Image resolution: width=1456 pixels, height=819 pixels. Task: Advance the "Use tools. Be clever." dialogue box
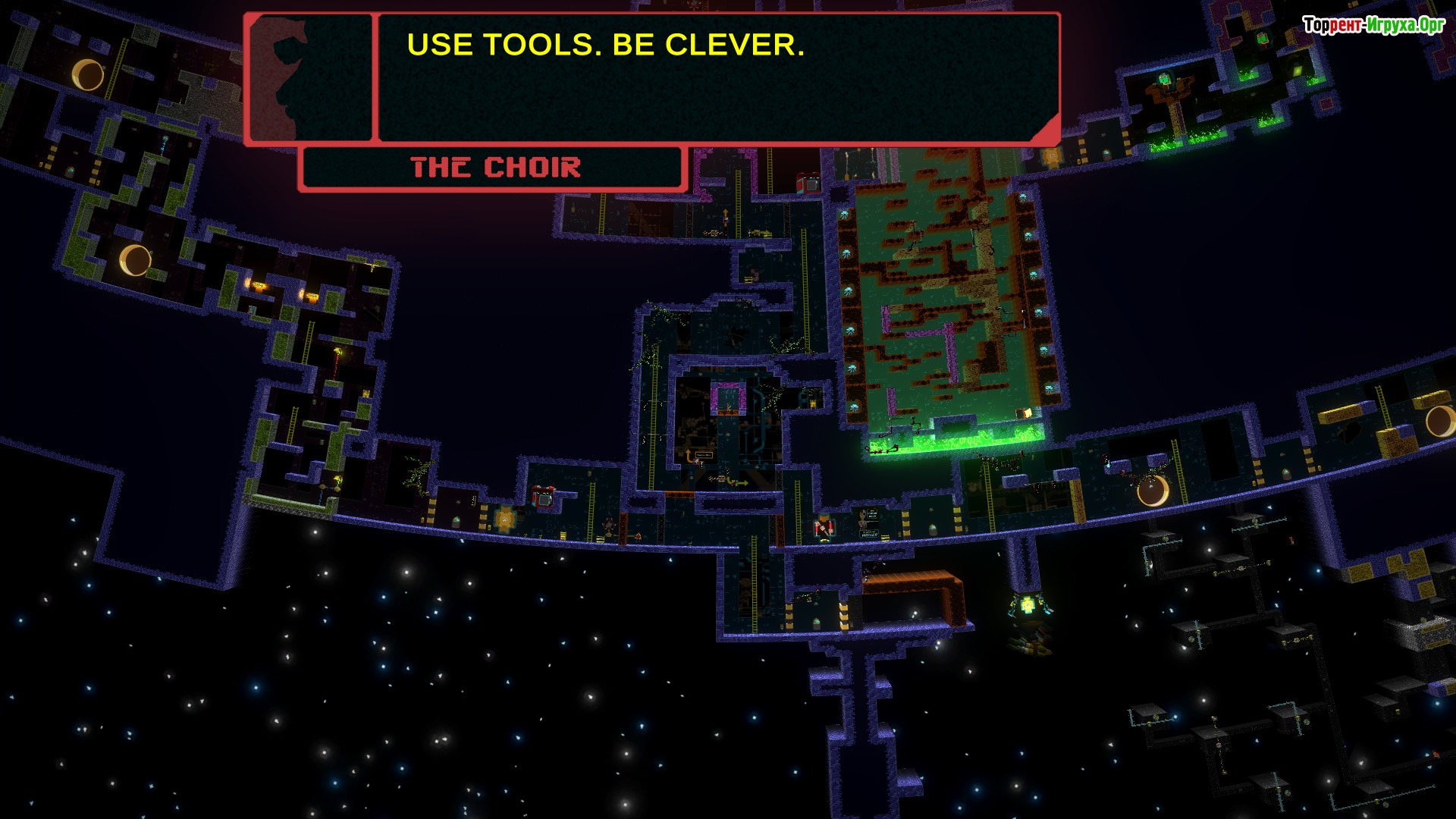click(x=717, y=78)
